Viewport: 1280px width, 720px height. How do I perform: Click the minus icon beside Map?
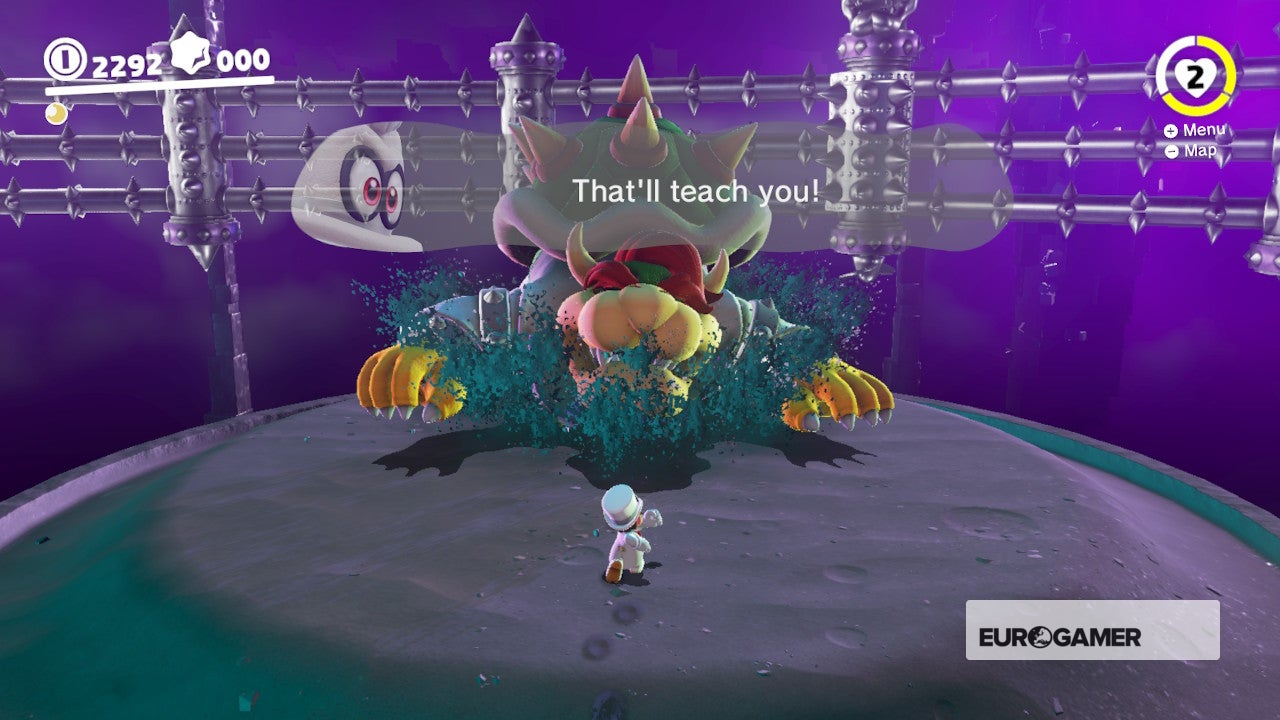click(1170, 151)
